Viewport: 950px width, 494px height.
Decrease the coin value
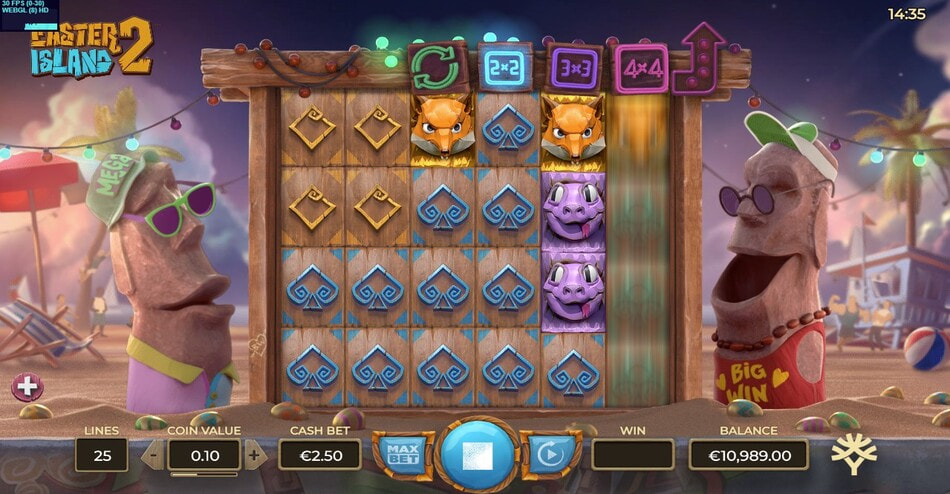153,456
